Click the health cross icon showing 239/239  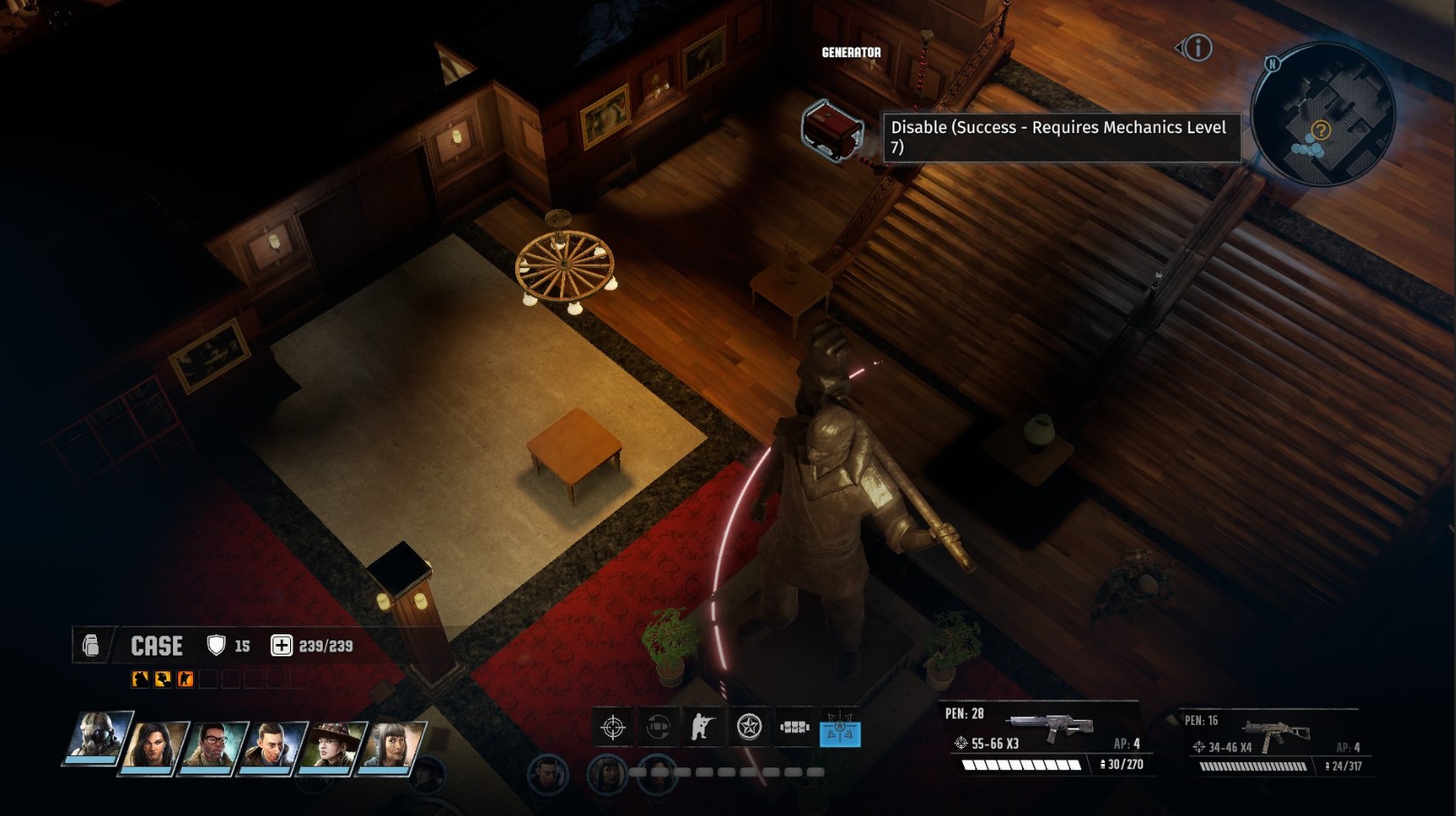tap(282, 645)
